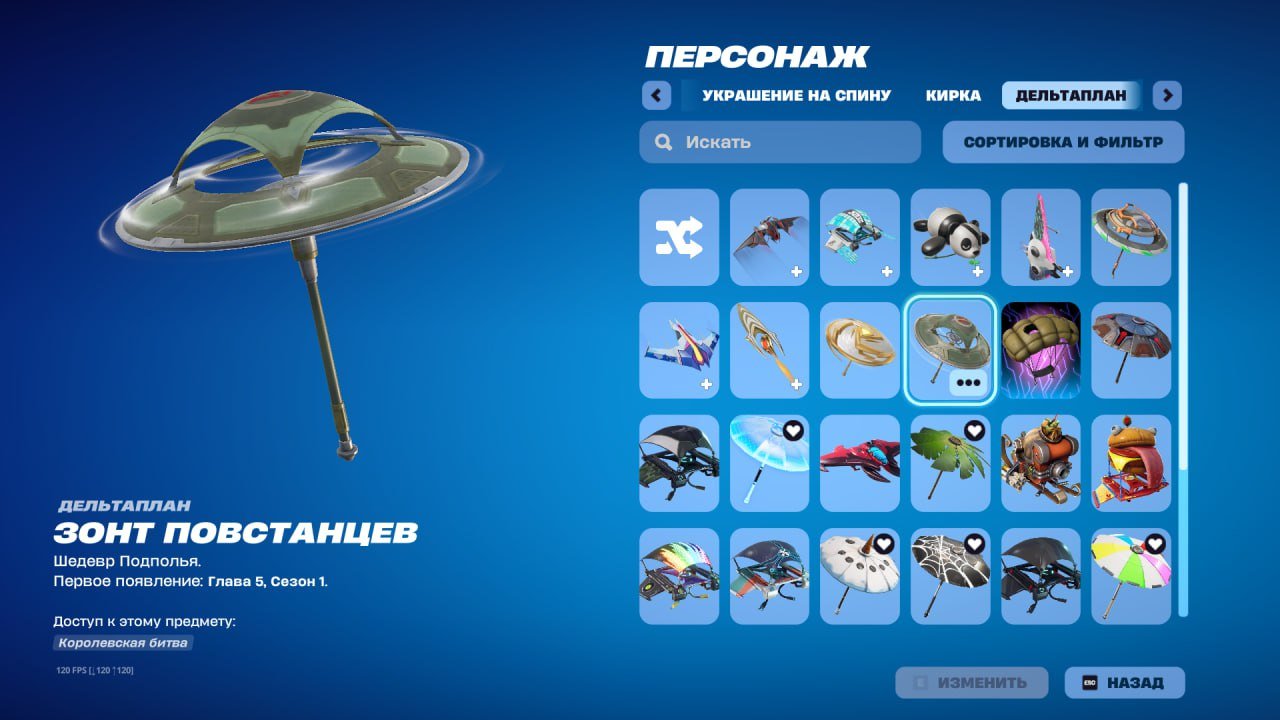Toggle the favorite heart on the blue umbrella glider
This screenshot has width=1280, height=720.
tap(791, 431)
